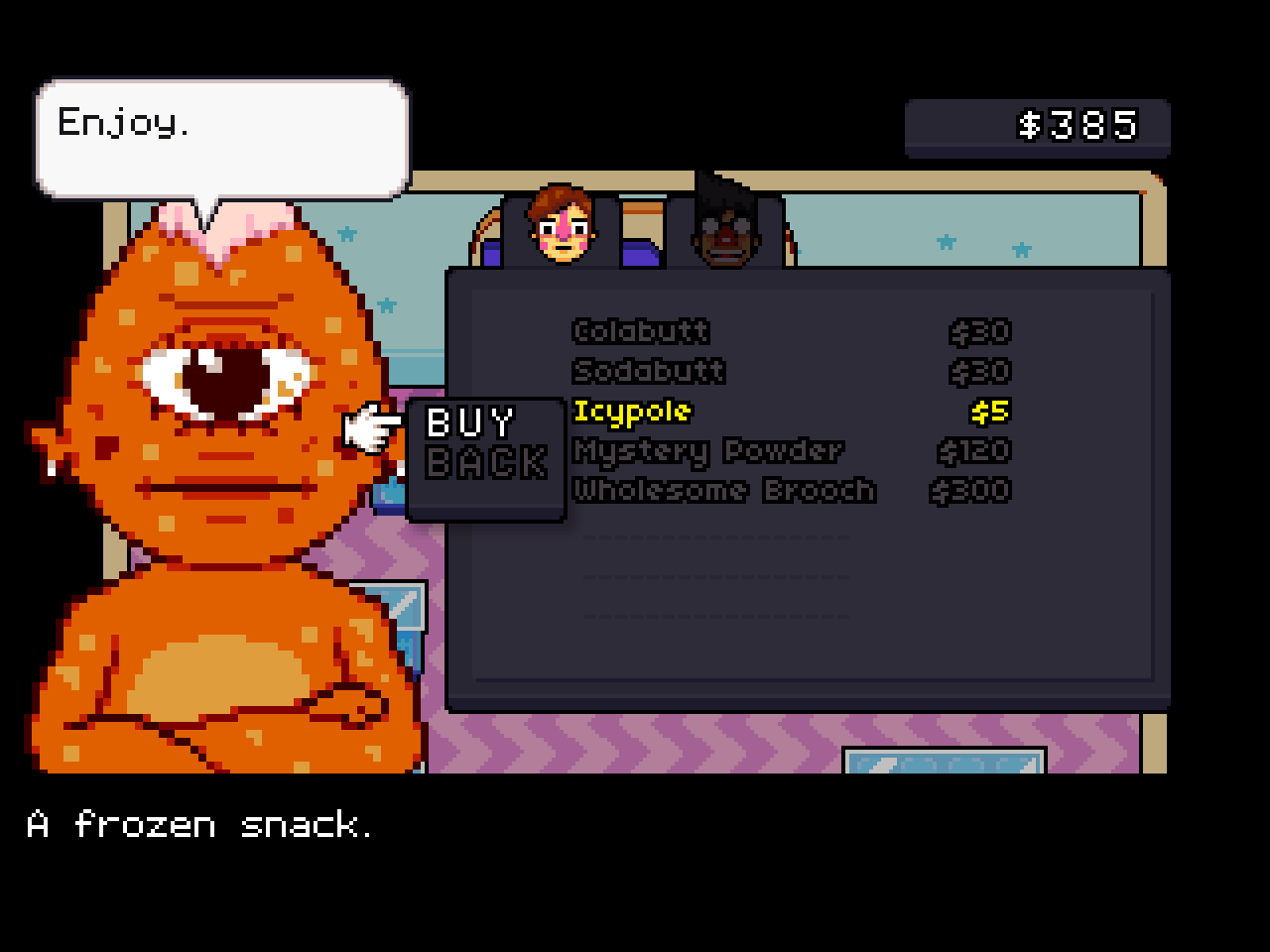Select the Icypole item in the shop menu
This screenshot has height=952, width=1270.
[632, 412]
